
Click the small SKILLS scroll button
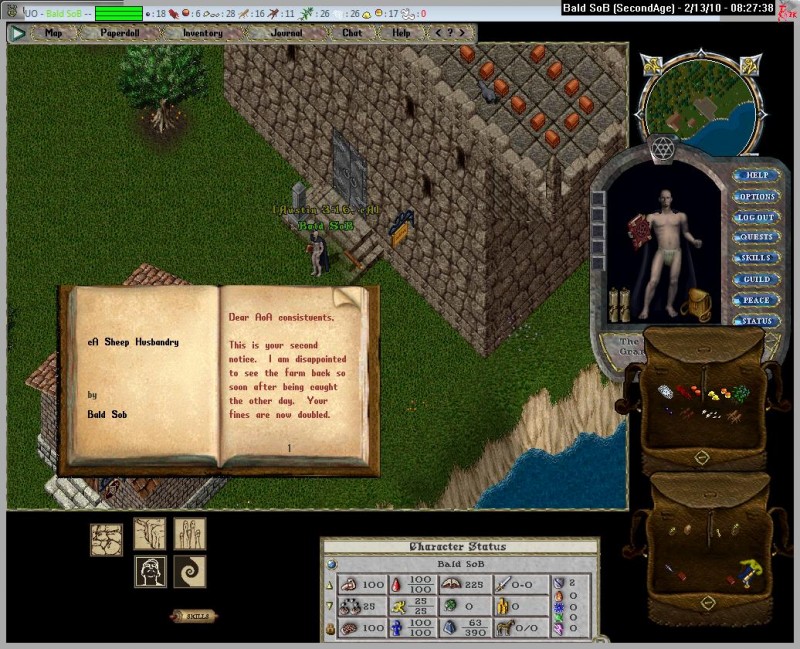tap(193, 616)
